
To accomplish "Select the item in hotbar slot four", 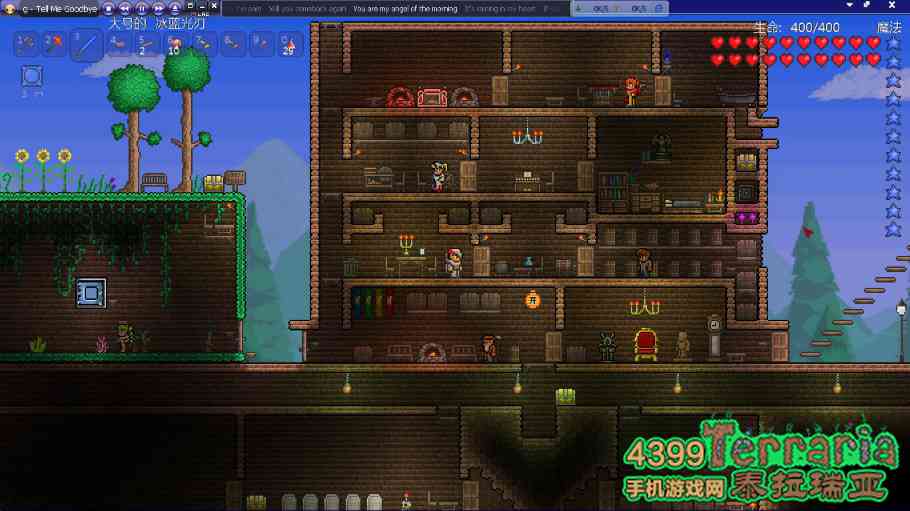I will tap(117, 44).
